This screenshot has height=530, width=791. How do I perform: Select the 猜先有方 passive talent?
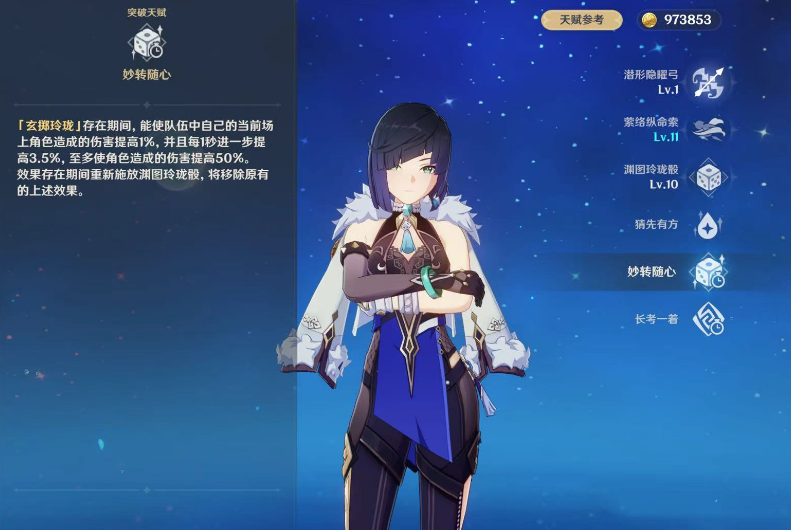pos(708,225)
